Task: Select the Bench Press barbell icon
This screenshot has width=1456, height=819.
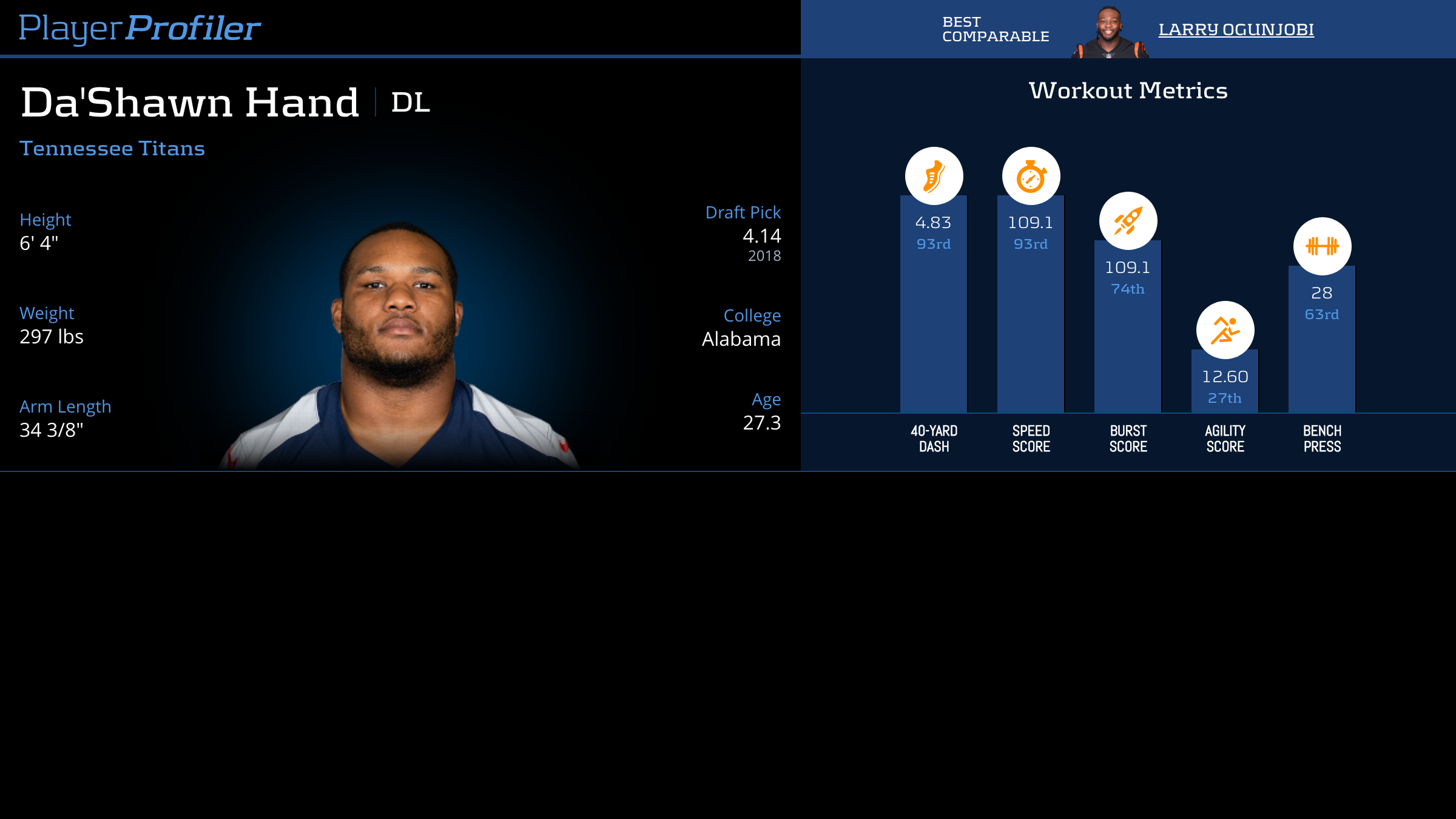Action: point(1322,246)
